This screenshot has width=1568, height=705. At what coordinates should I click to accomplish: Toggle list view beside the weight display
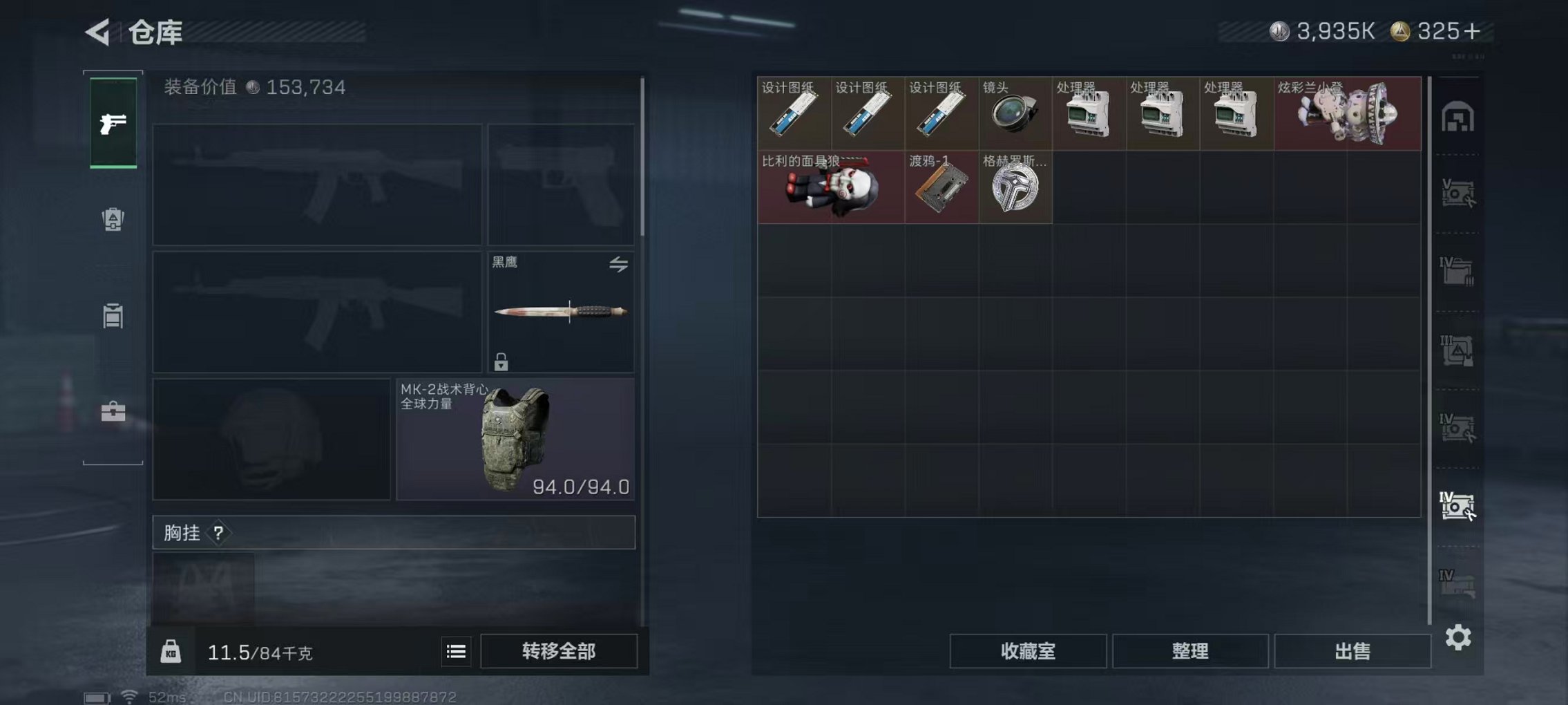pos(455,650)
